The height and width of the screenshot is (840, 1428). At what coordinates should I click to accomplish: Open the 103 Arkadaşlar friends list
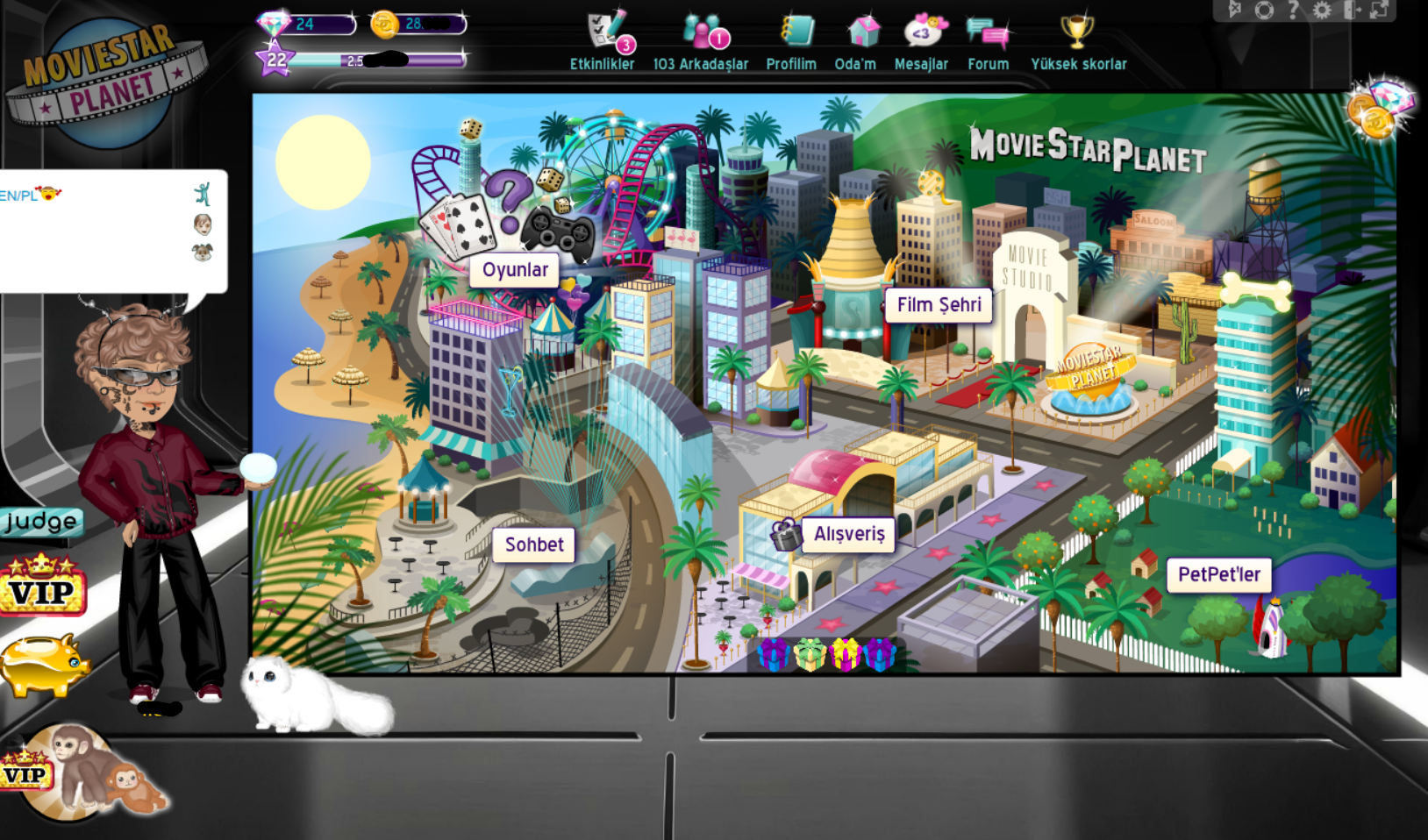pyautogui.click(x=700, y=41)
